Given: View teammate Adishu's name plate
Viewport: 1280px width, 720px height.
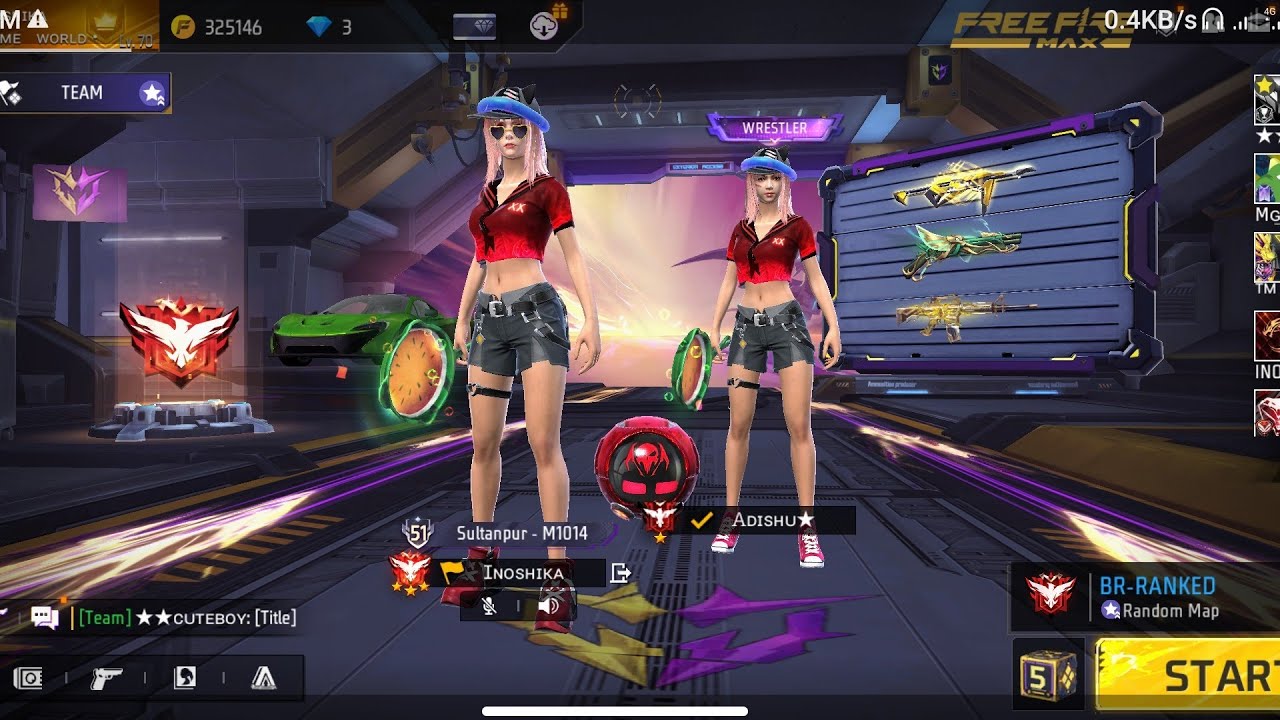Looking at the screenshot, I should coord(771,520).
